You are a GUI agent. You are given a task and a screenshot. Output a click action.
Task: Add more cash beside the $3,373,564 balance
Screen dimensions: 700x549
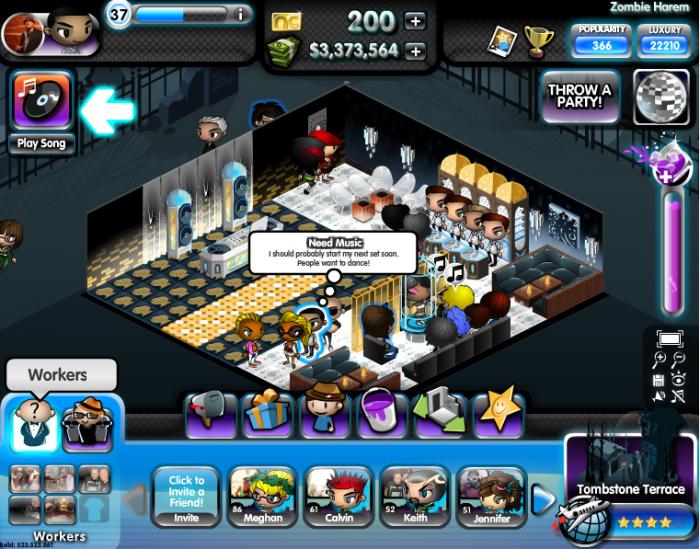click(x=415, y=51)
